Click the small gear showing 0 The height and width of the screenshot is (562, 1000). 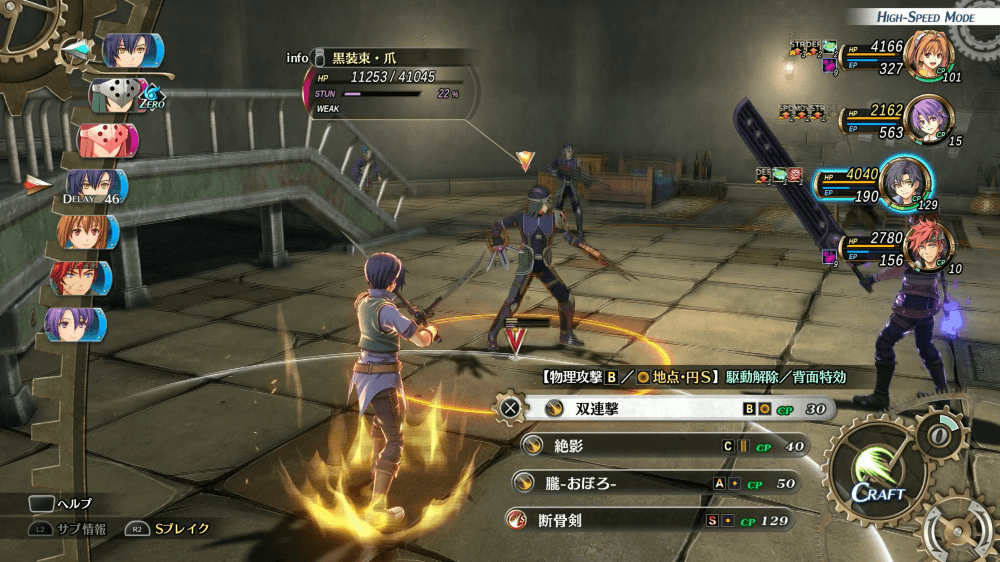pos(939,436)
